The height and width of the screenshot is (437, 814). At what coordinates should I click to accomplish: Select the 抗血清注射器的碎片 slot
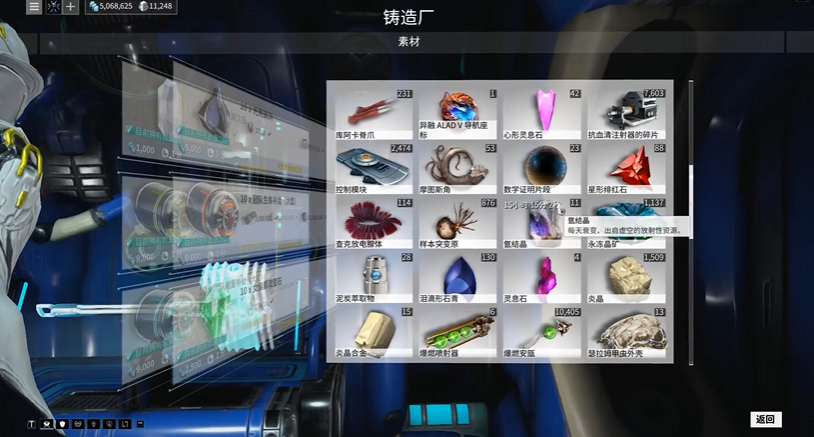tap(626, 112)
